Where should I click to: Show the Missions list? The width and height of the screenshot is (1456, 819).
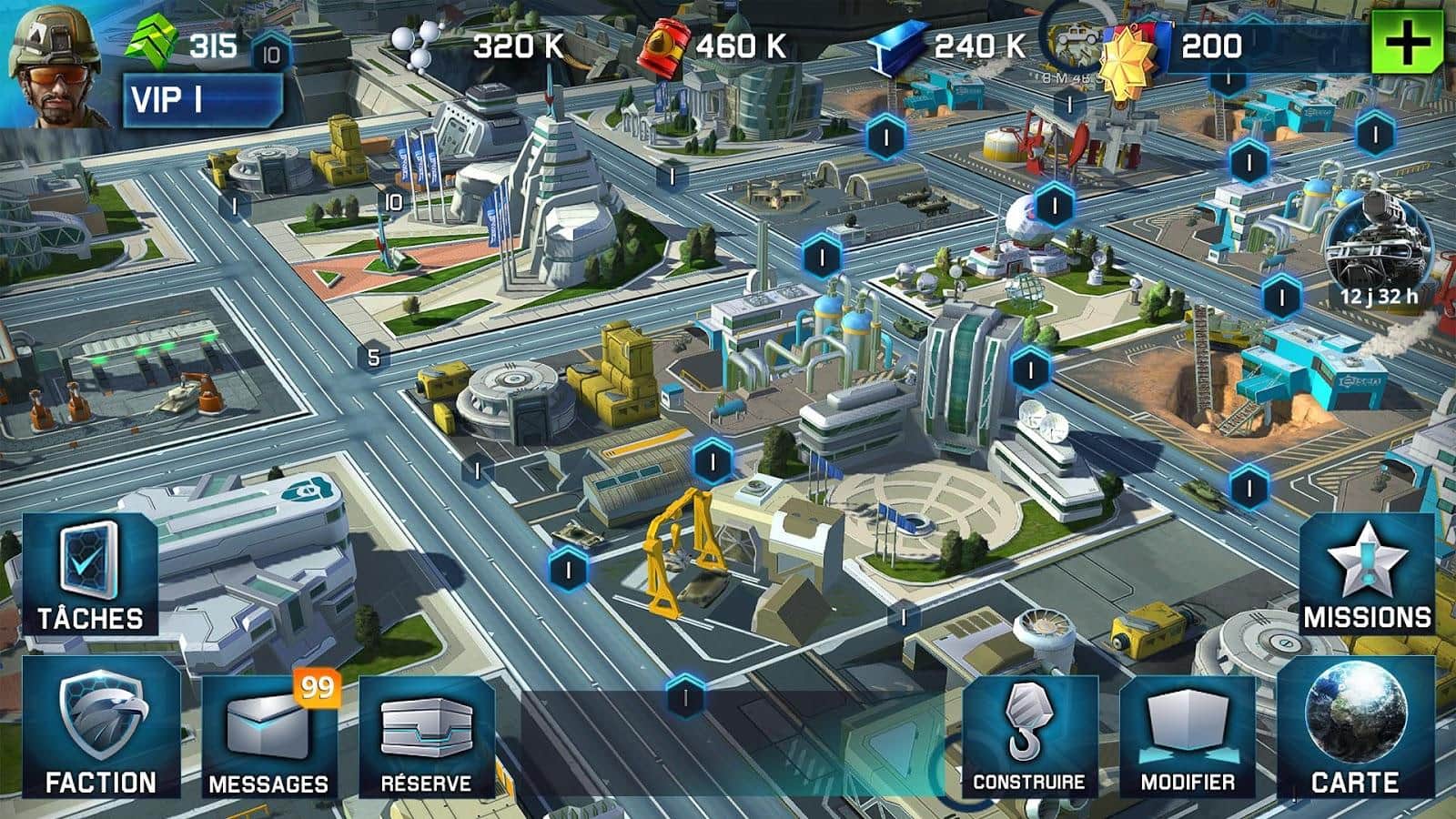[x=1367, y=575]
